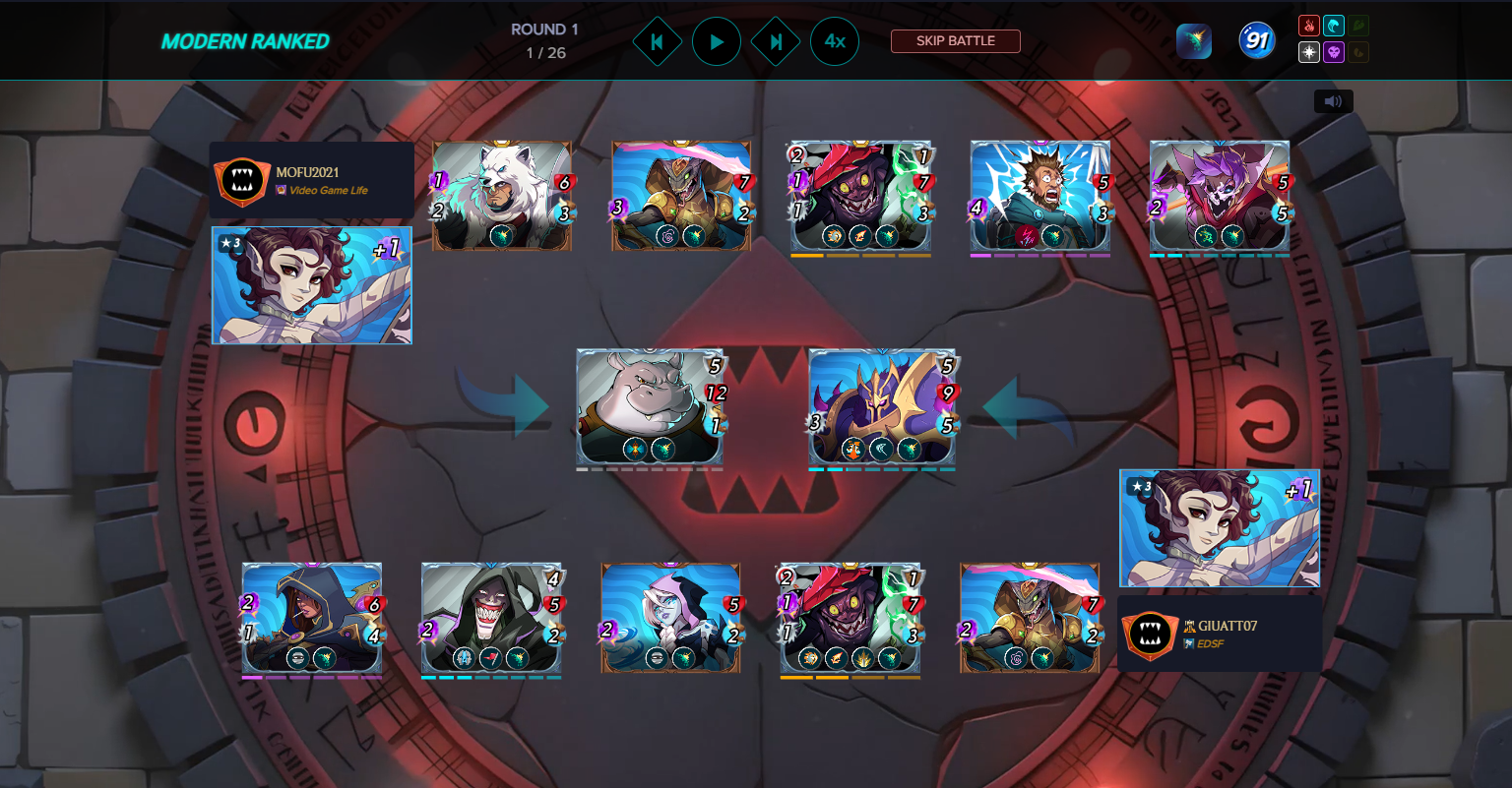This screenshot has width=1512, height=788.
Task: Select the purple armored knight tank card
Action: pos(882,405)
